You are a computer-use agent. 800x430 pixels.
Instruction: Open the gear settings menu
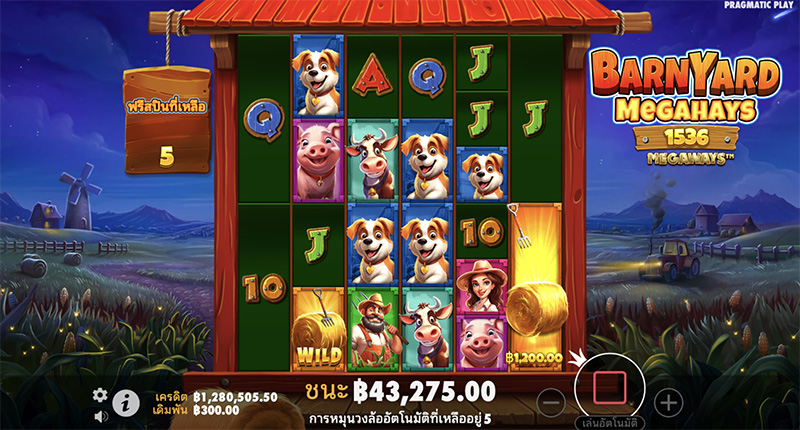coord(100,395)
